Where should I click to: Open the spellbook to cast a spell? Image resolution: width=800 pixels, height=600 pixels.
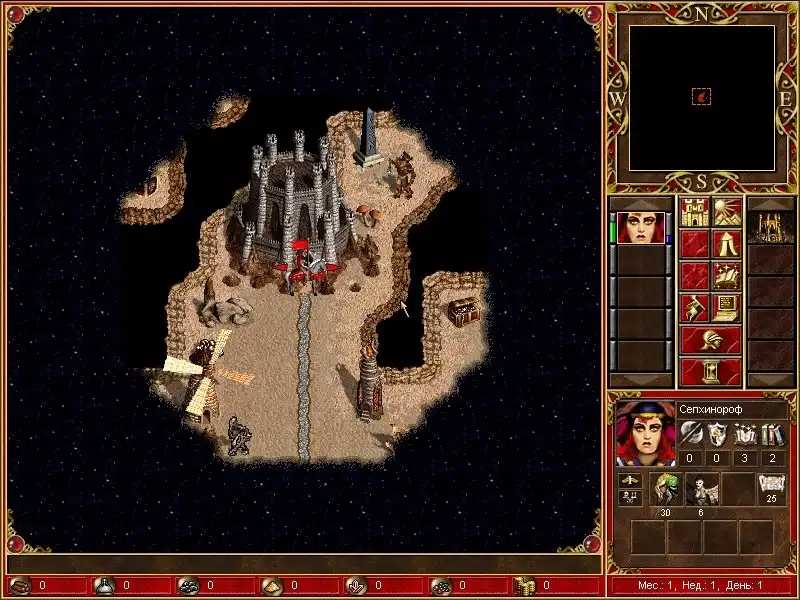(727, 276)
